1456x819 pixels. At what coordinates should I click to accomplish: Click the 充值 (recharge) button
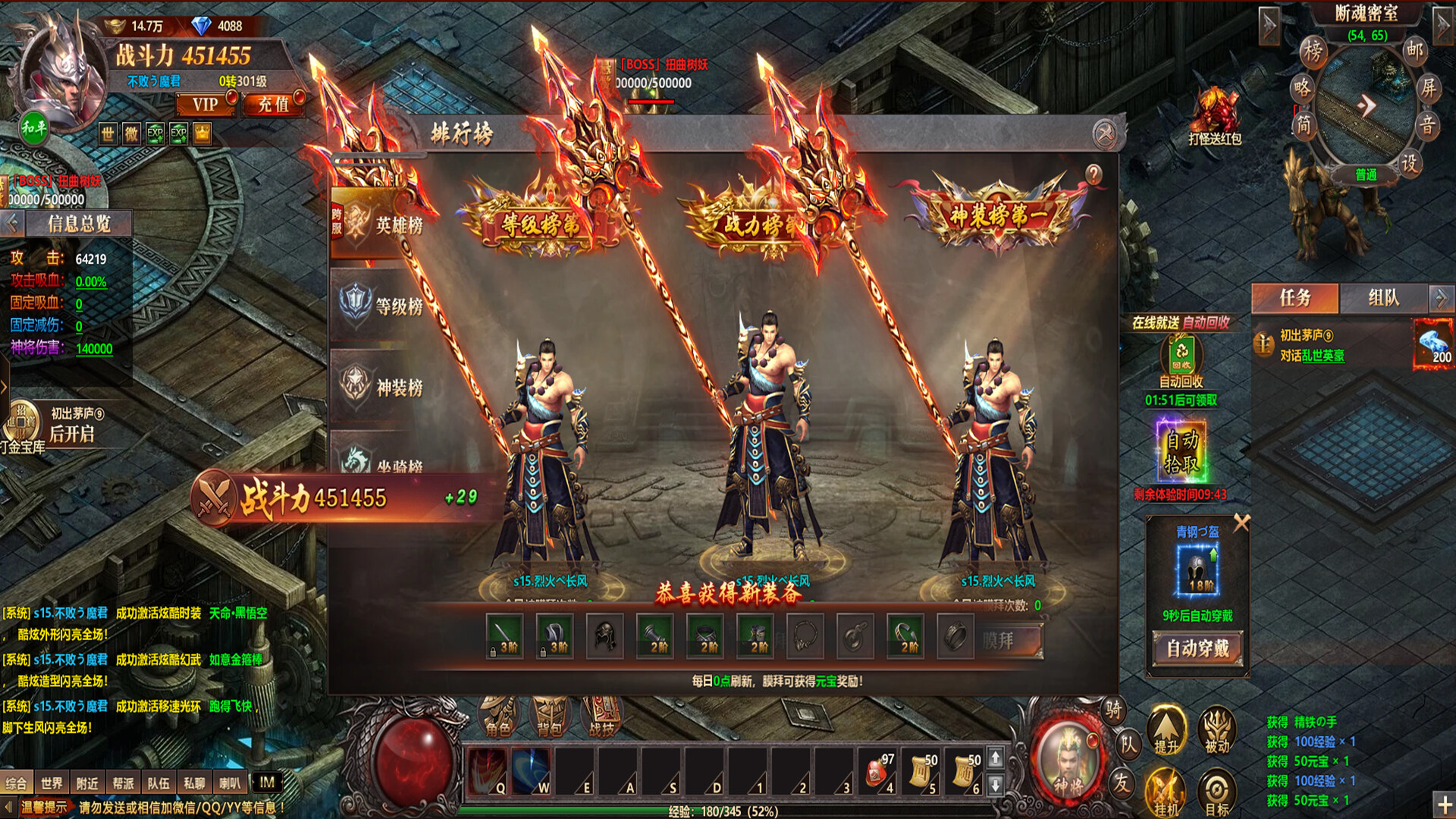coord(273,105)
